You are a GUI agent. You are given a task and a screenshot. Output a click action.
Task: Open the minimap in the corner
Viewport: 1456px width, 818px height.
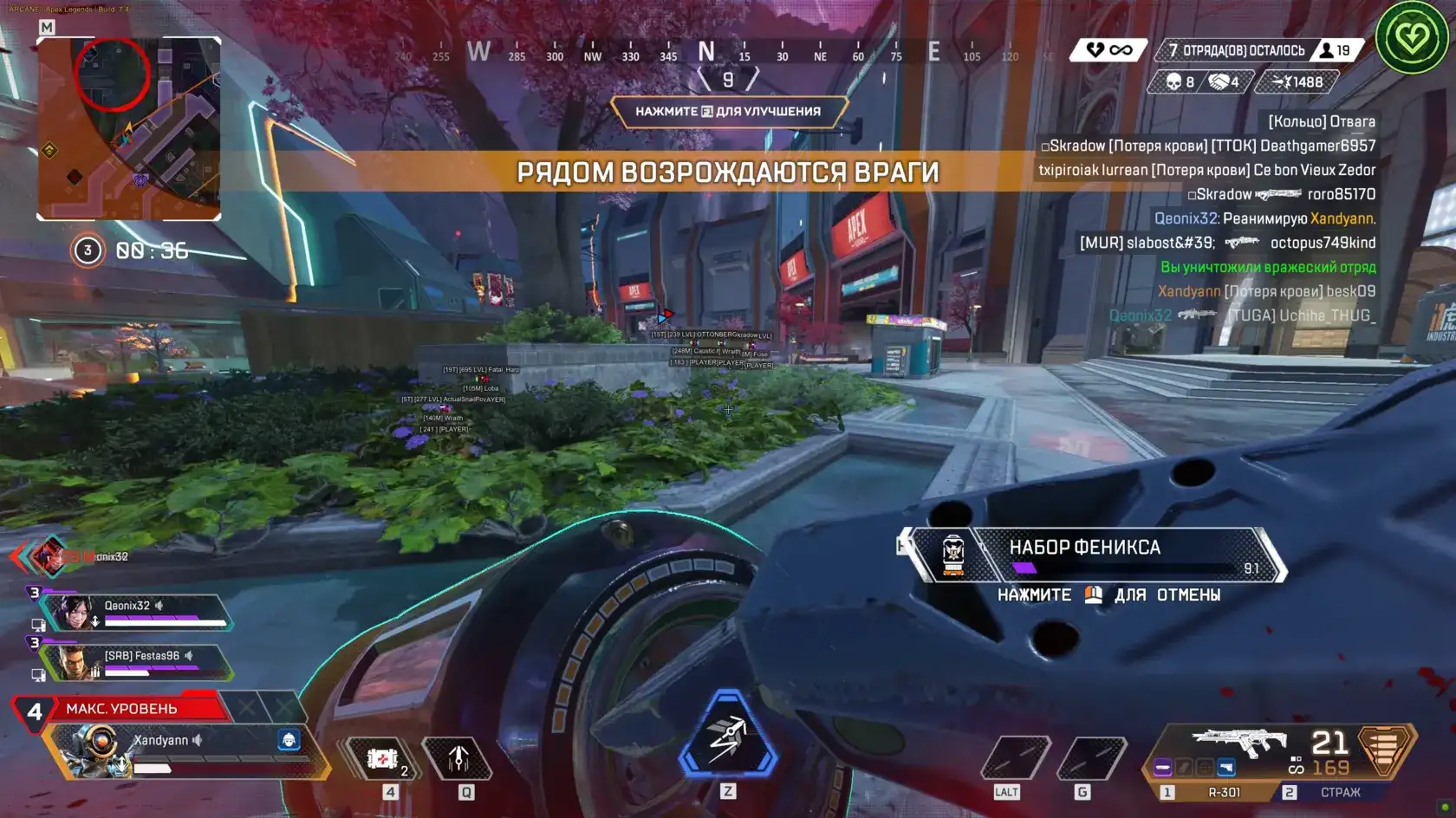point(128,128)
